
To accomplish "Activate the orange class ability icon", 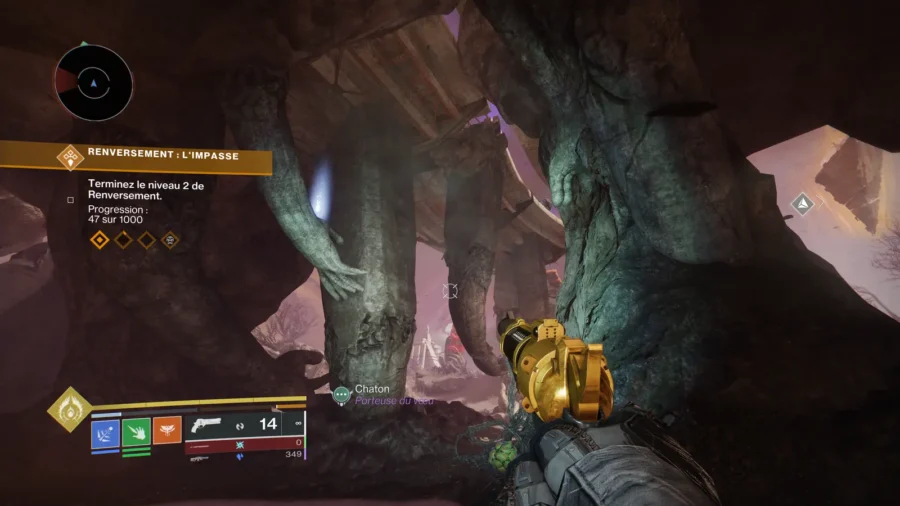I will point(167,431).
